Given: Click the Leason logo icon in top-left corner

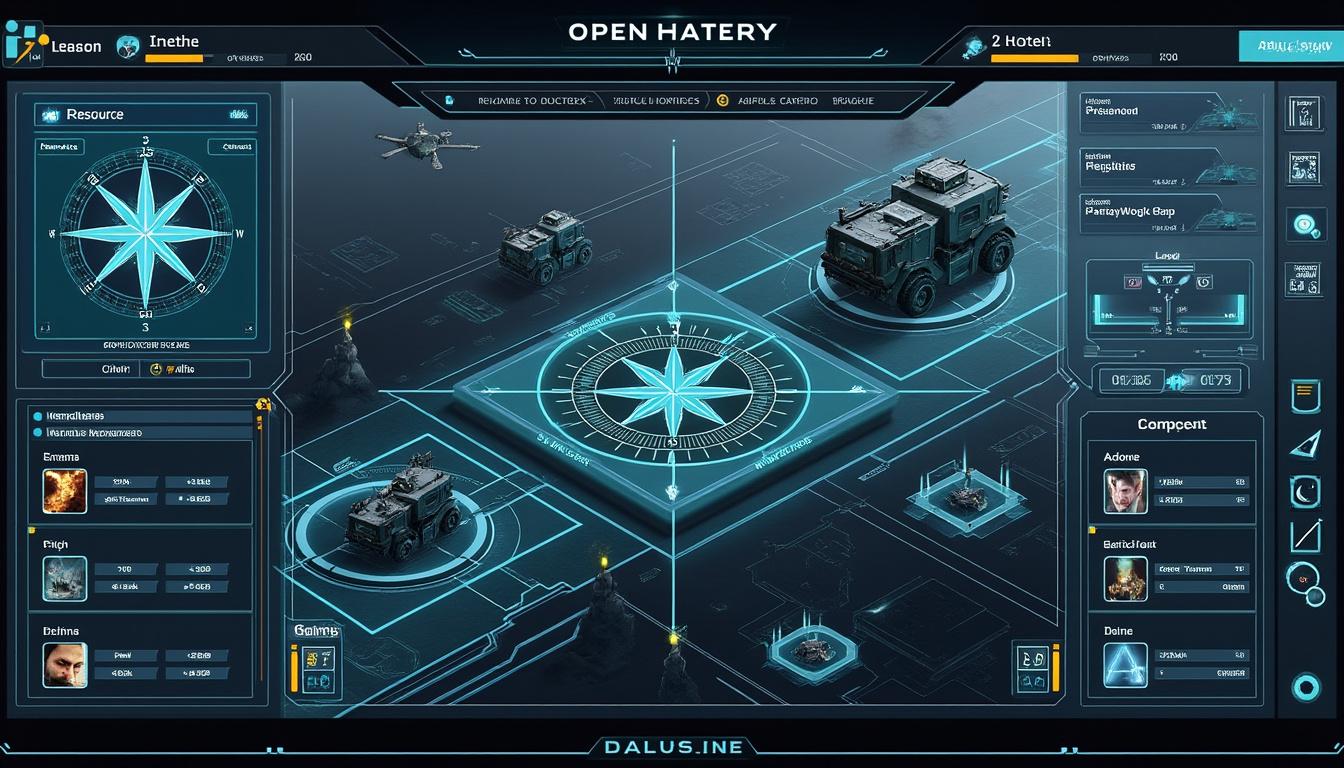Looking at the screenshot, I should [22, 45].
